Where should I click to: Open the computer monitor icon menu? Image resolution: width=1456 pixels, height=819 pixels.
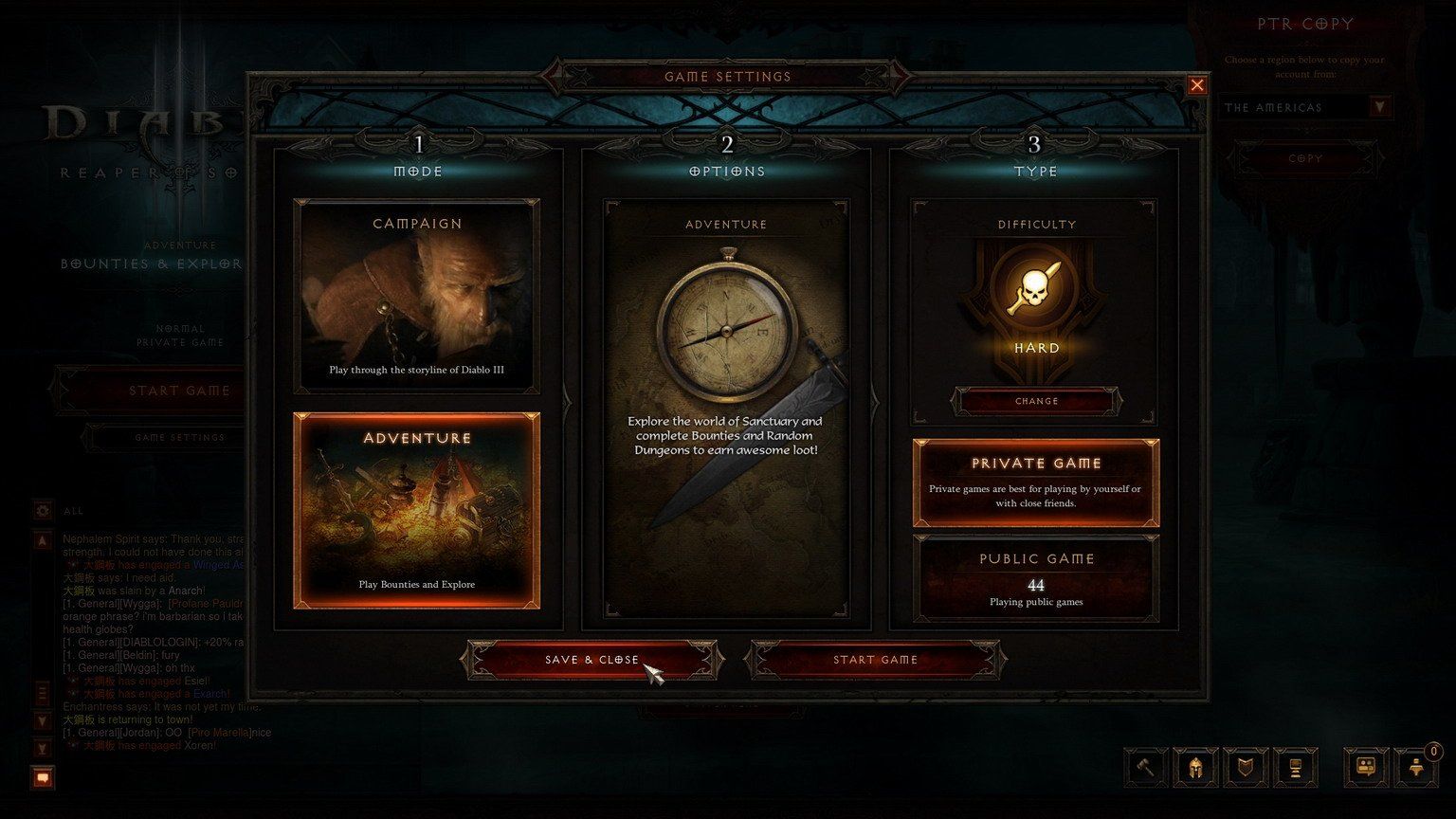click(x=1295, y=767)
